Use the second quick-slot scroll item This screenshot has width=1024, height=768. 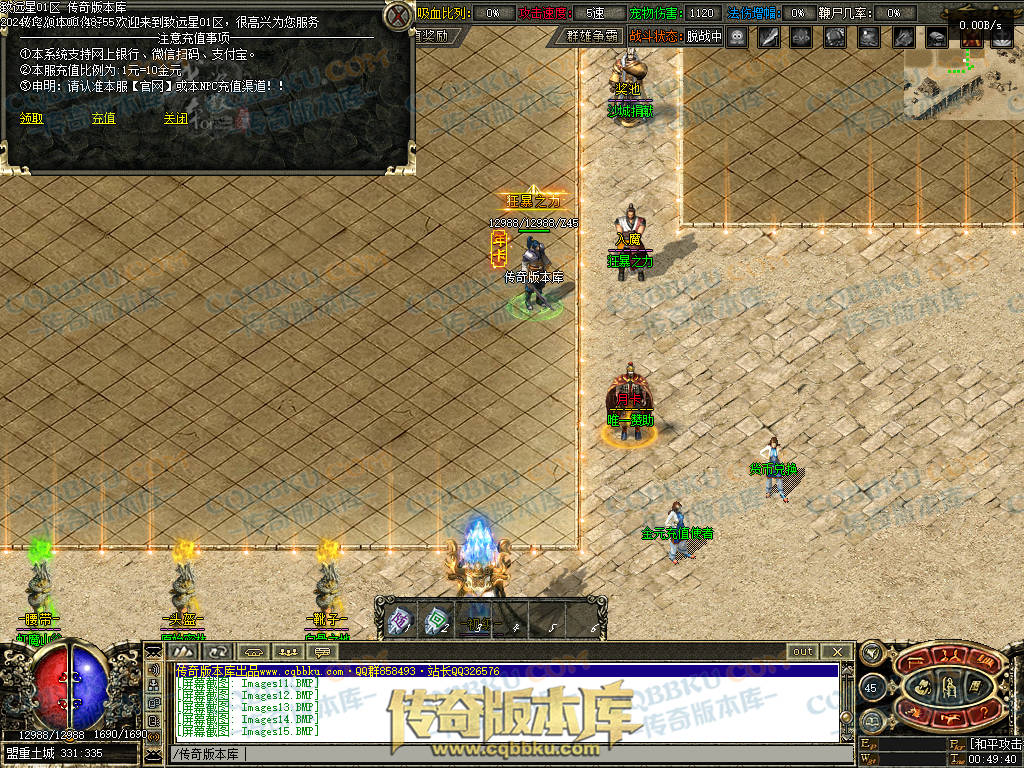click(435, 622)
